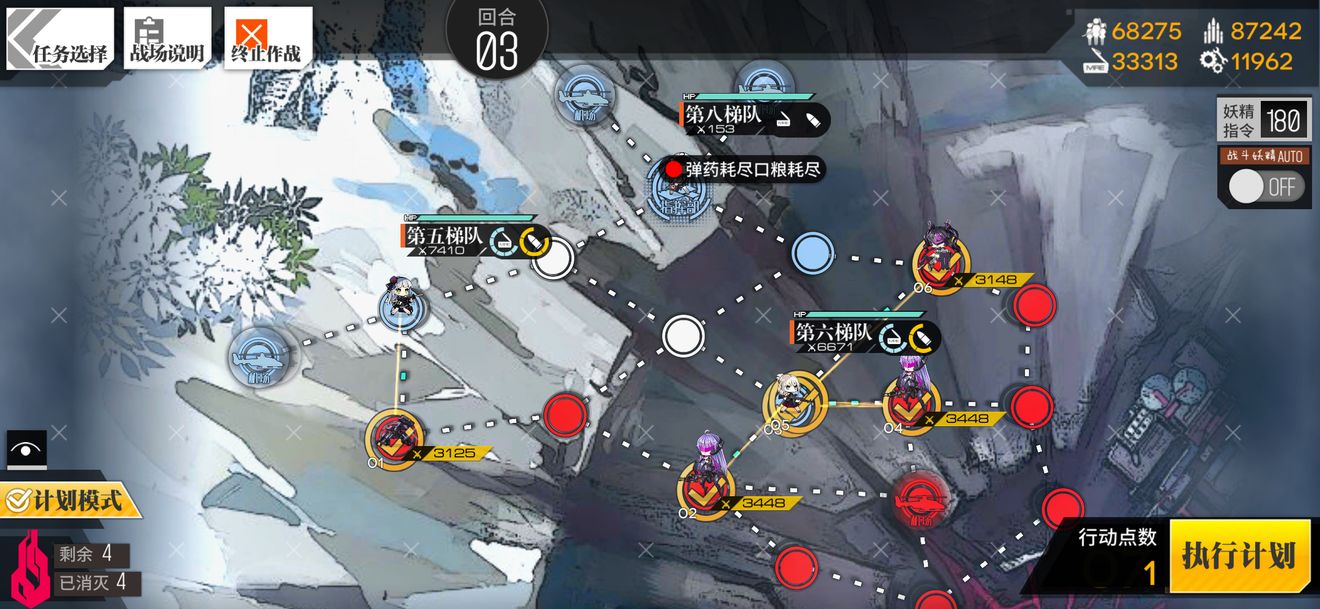The width and height of the screenshot is (1320, 609).
Task: Click the eye visibility icon
Action: (26, 449)
